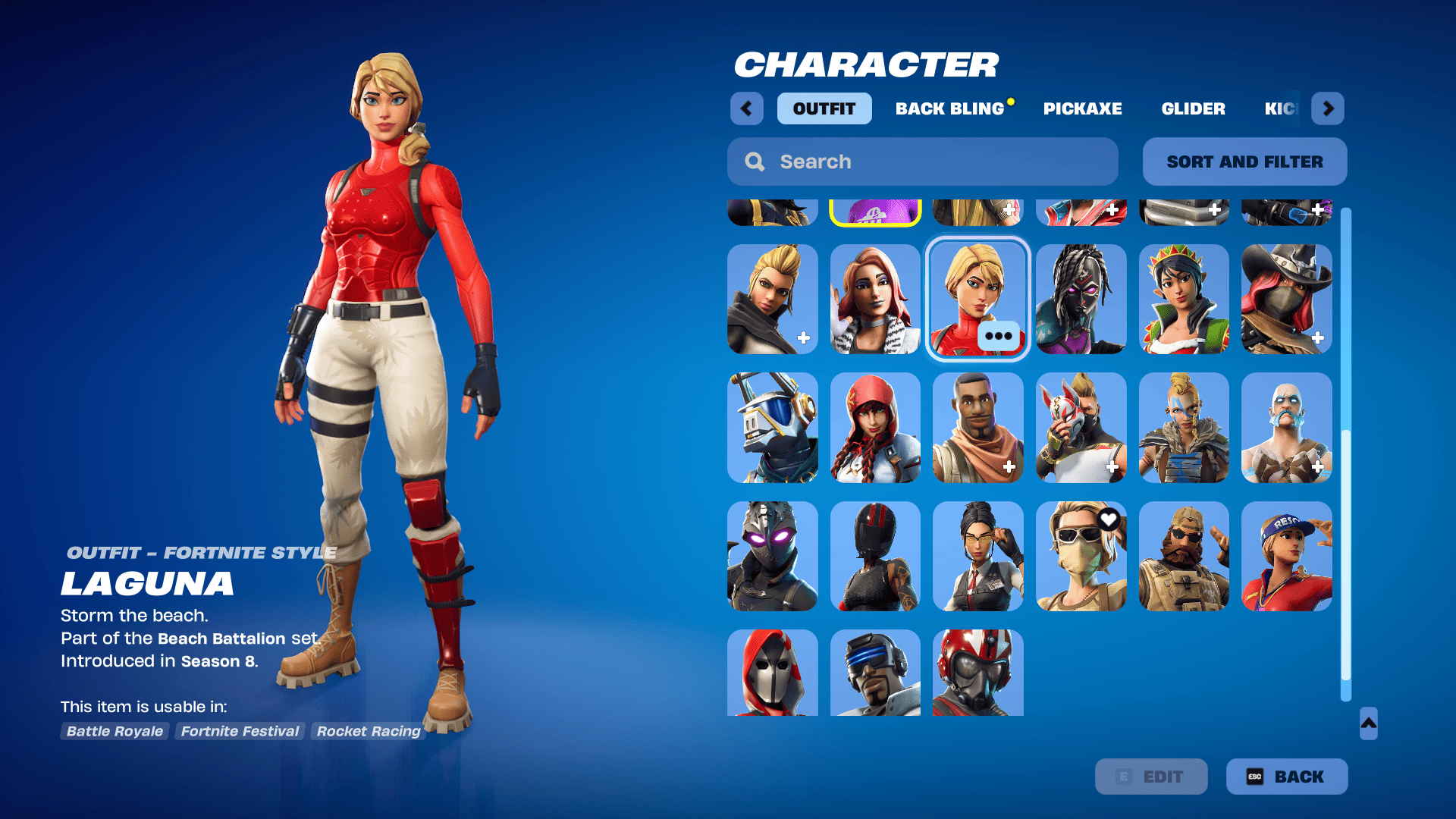
Task: Go back with the Back button
Action: pyautogui.click(x=1287, y=777)
